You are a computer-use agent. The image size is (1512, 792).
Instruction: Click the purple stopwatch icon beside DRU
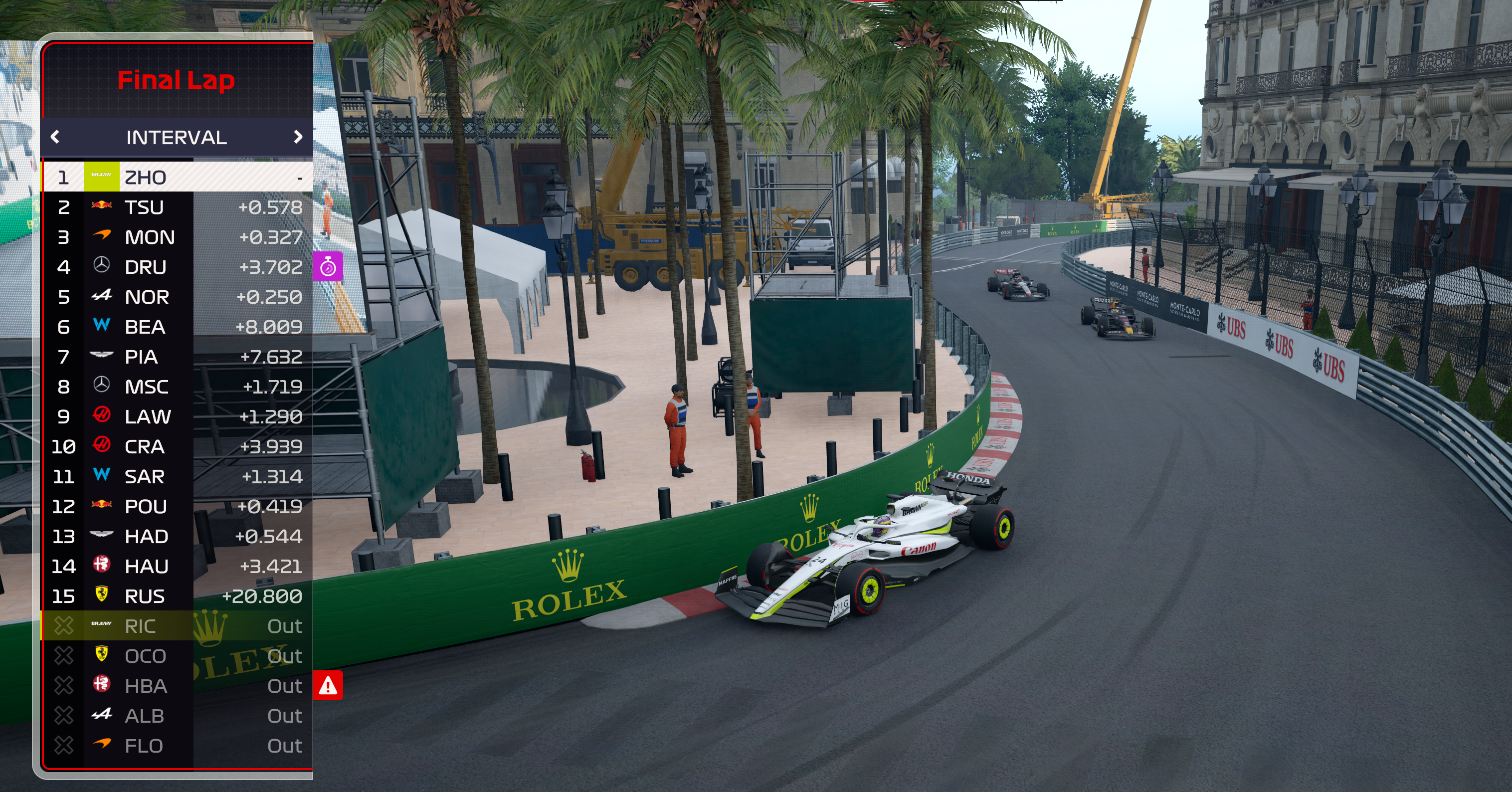tap(328, 267)
